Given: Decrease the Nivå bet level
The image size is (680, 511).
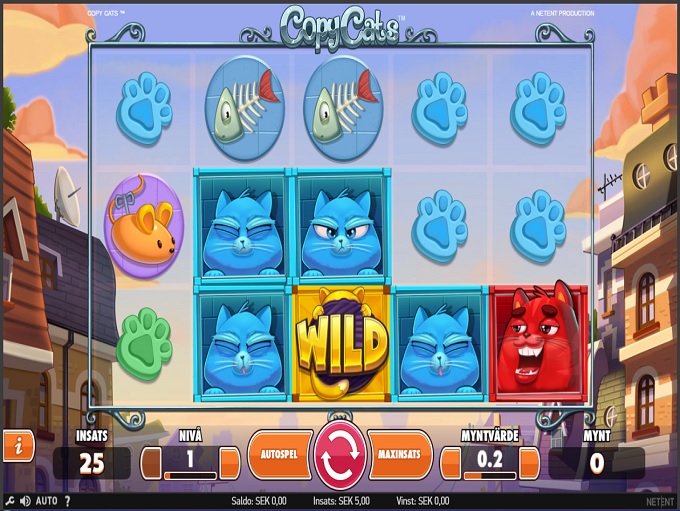Looking at the screenshot, I should [151, 463].
